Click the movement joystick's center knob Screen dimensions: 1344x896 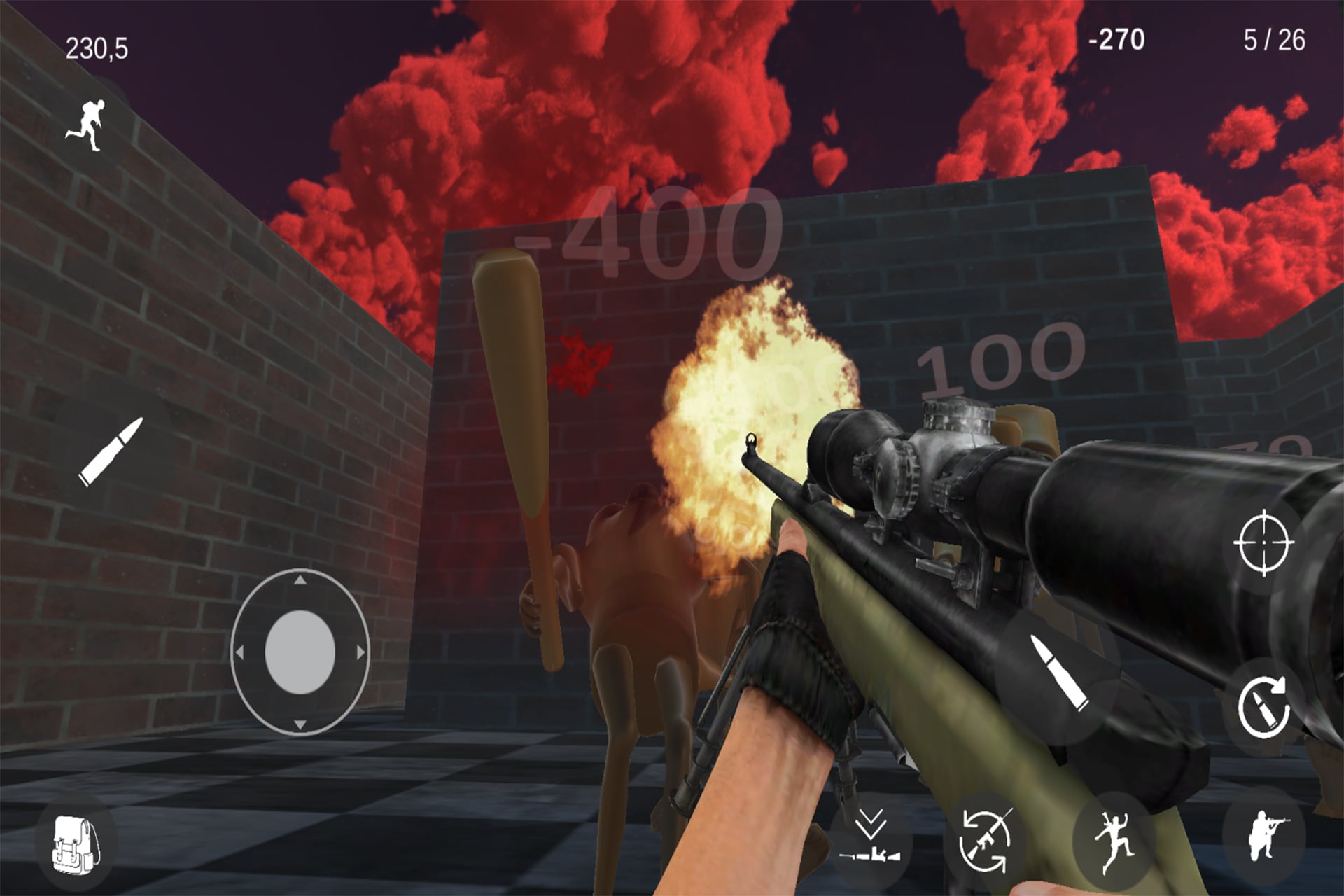click(x=300, y=652)
